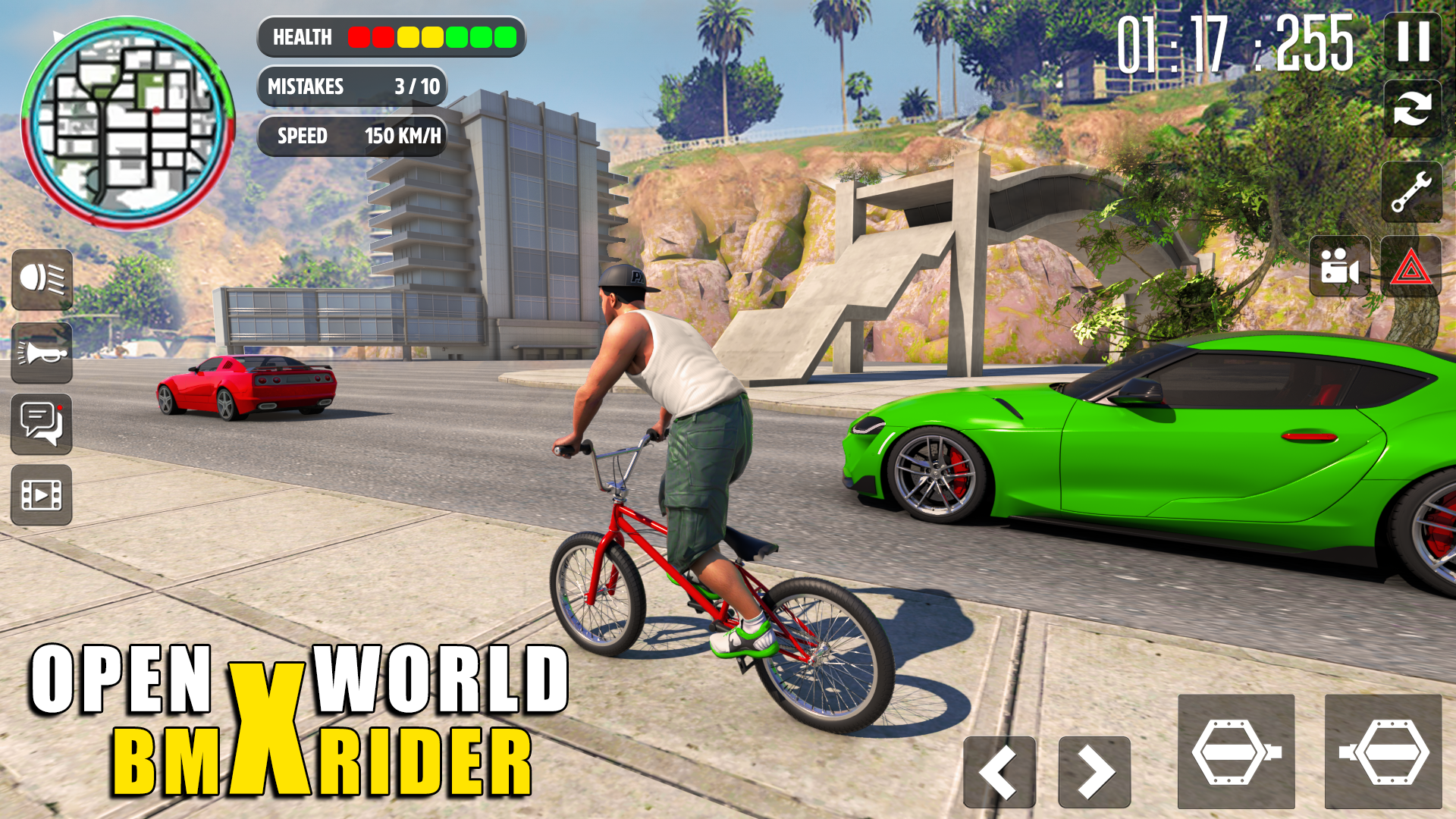Image resolution: width=1456 pixels, height=819 pixels.
Task: Select the SPEED 150 KM/H display
Action: tap(353, 136)
